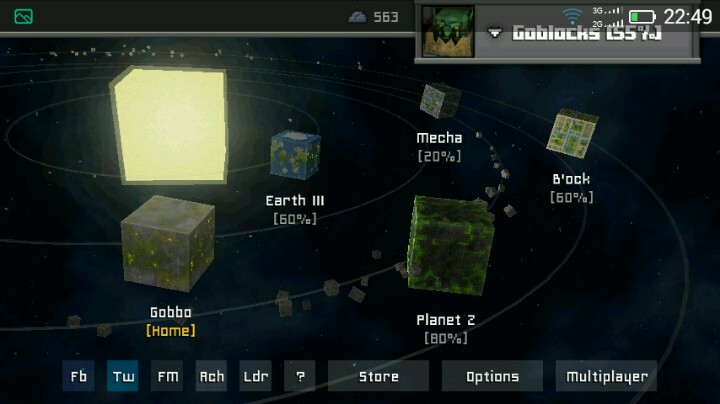Expand the Goblocks world dropdown
The height and width of the screenshot is (404, 720).
495,33
